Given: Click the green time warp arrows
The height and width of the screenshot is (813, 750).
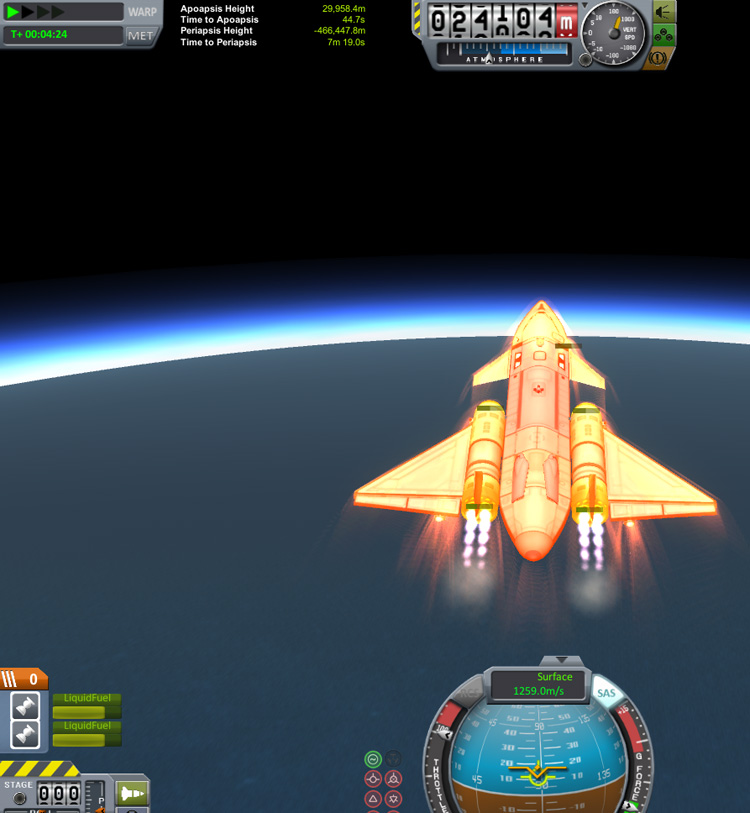Looking at the screenshot, I should [35, 12].
